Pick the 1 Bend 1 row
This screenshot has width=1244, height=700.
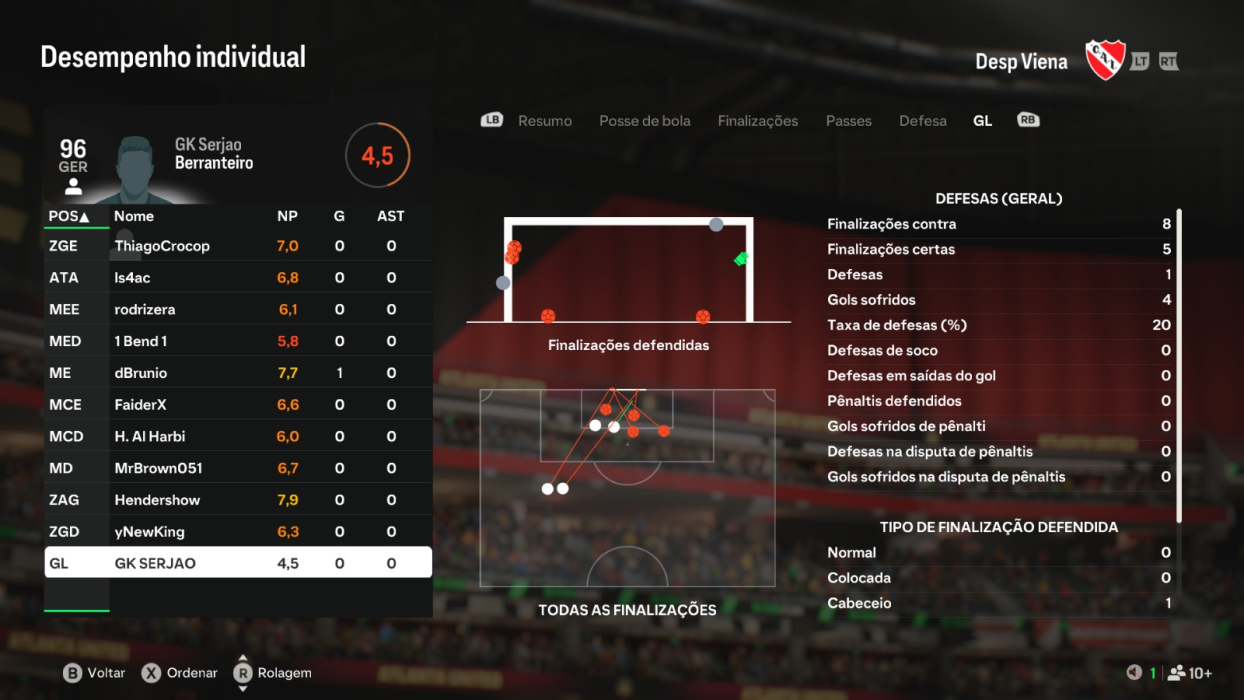(238, 341)
